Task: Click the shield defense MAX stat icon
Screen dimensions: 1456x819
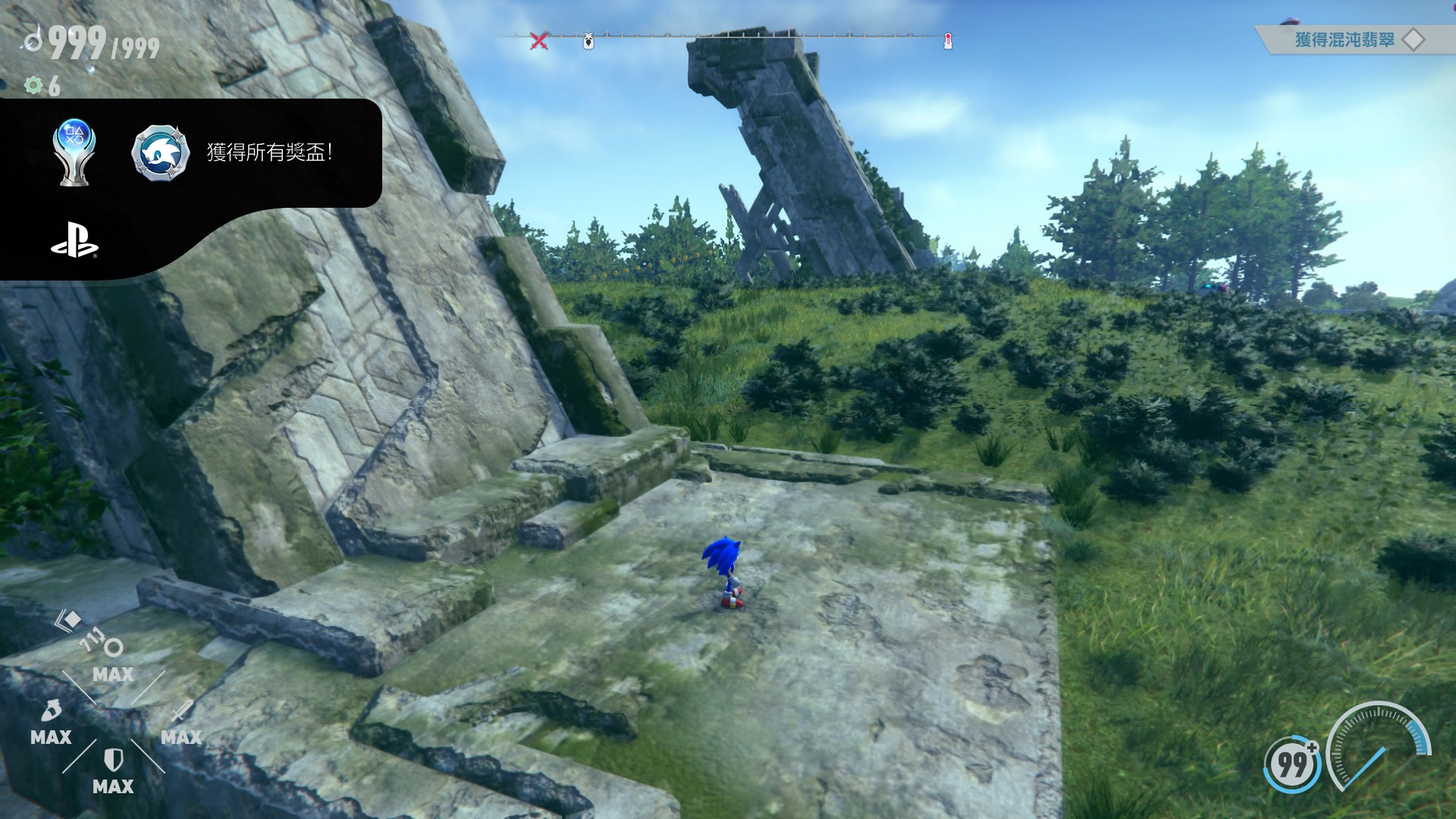Action: pyautogui.click(x=113, y=760)
